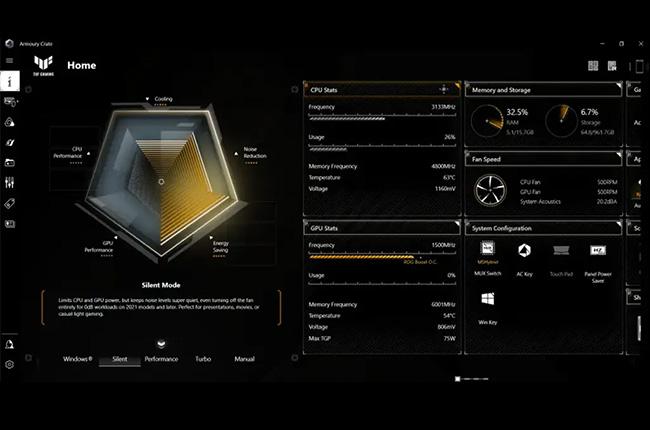The height and width of the screenshot is (430, 650).
Task: Open the settings gear in the sidebar
Action: point(9,364)
